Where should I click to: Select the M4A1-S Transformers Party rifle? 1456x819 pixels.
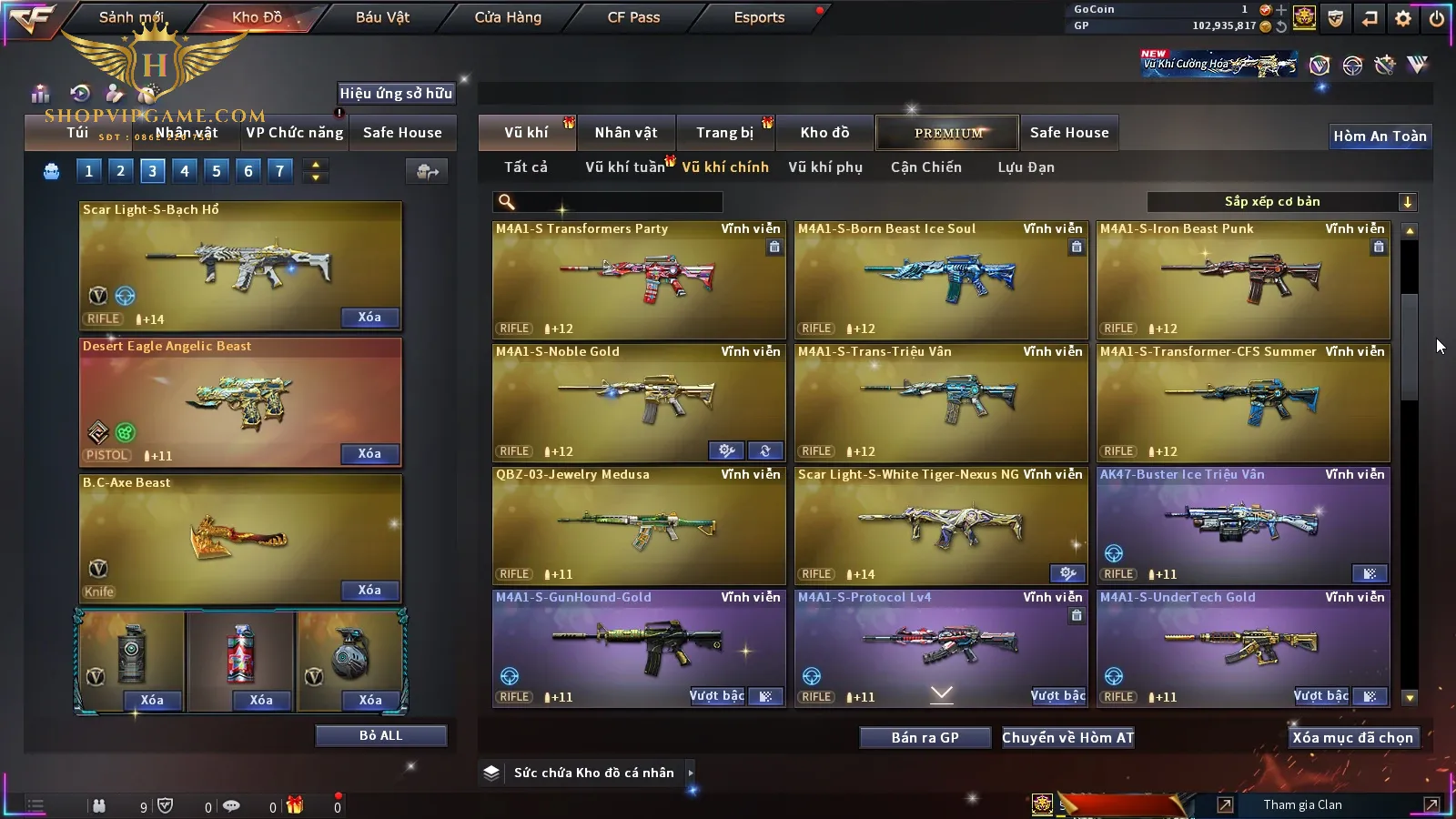coord(638,279)
